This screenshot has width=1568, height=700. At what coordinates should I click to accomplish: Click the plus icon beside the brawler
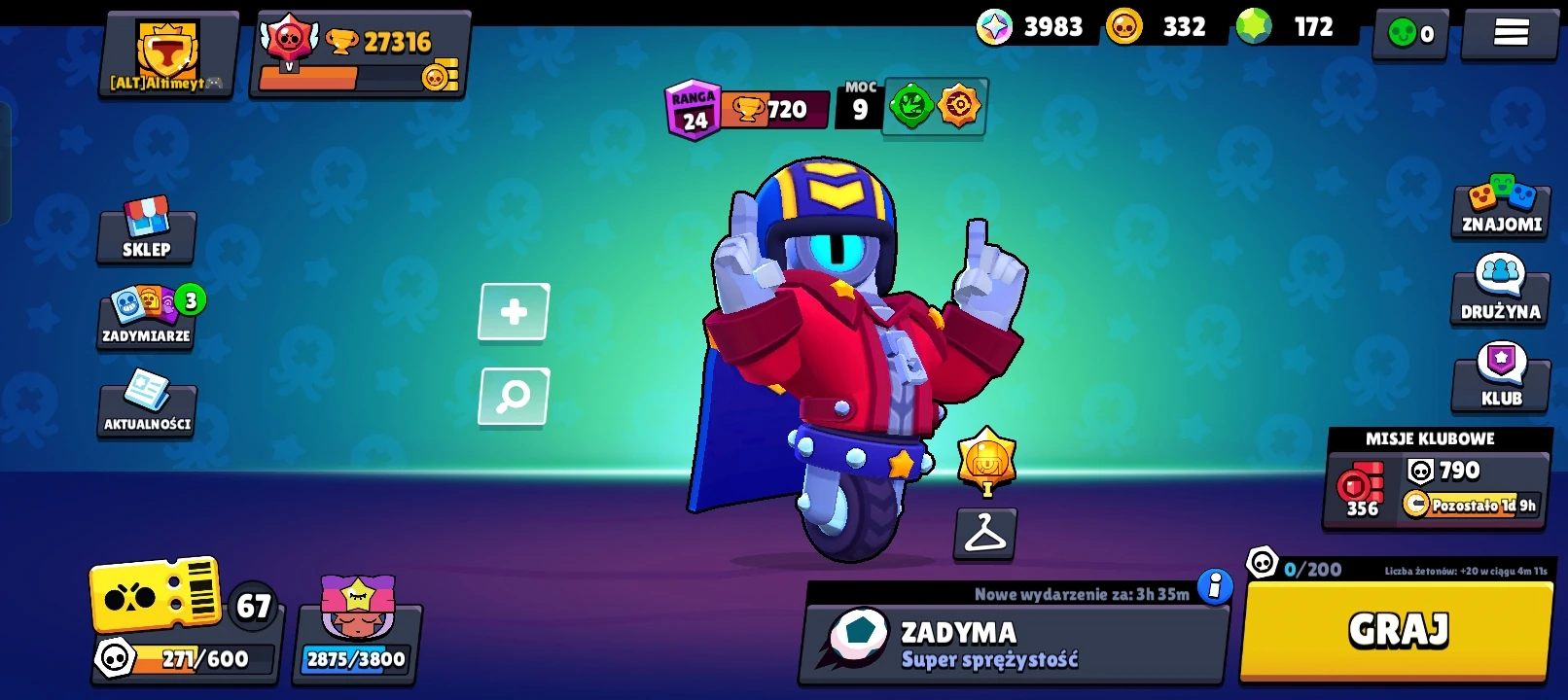514,312
